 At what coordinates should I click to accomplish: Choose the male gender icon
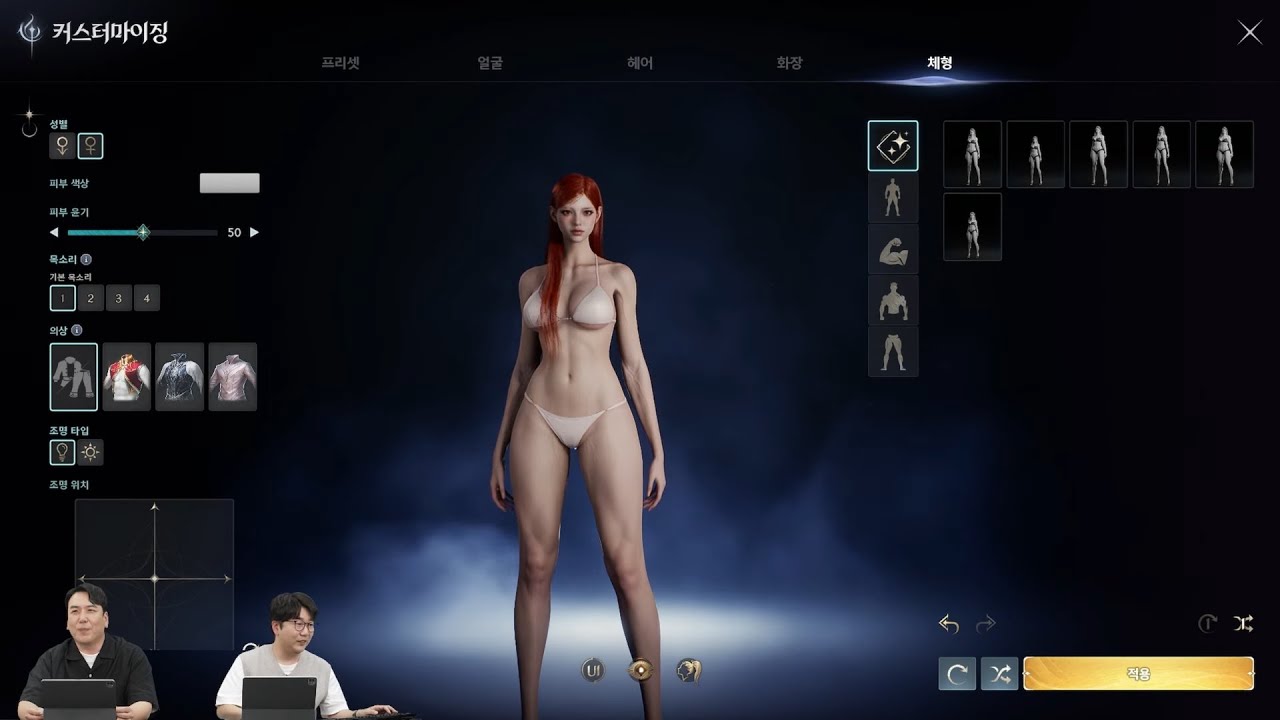pos(62,146)
